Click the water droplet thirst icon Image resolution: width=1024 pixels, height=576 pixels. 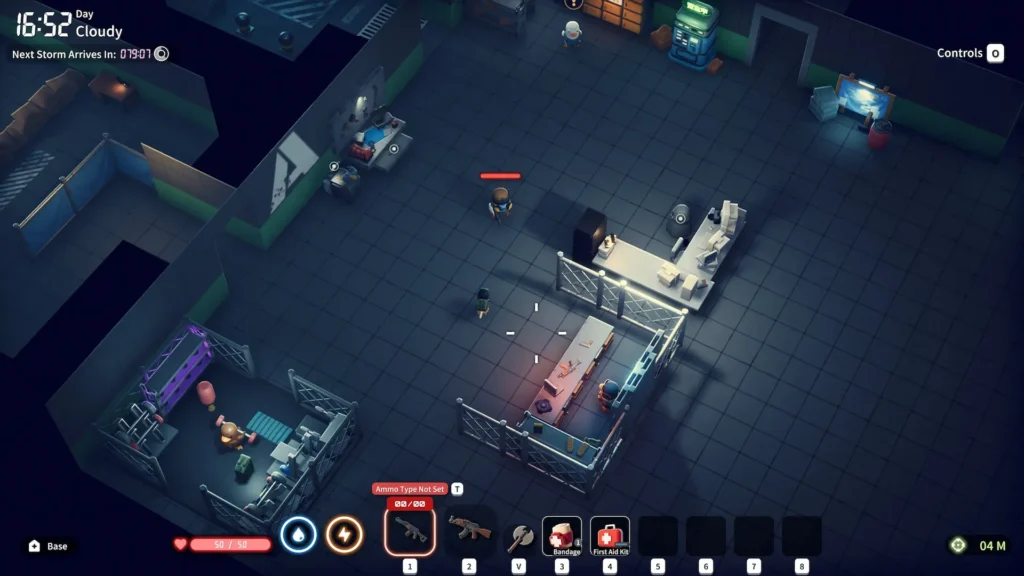click(x=298, y=535)
